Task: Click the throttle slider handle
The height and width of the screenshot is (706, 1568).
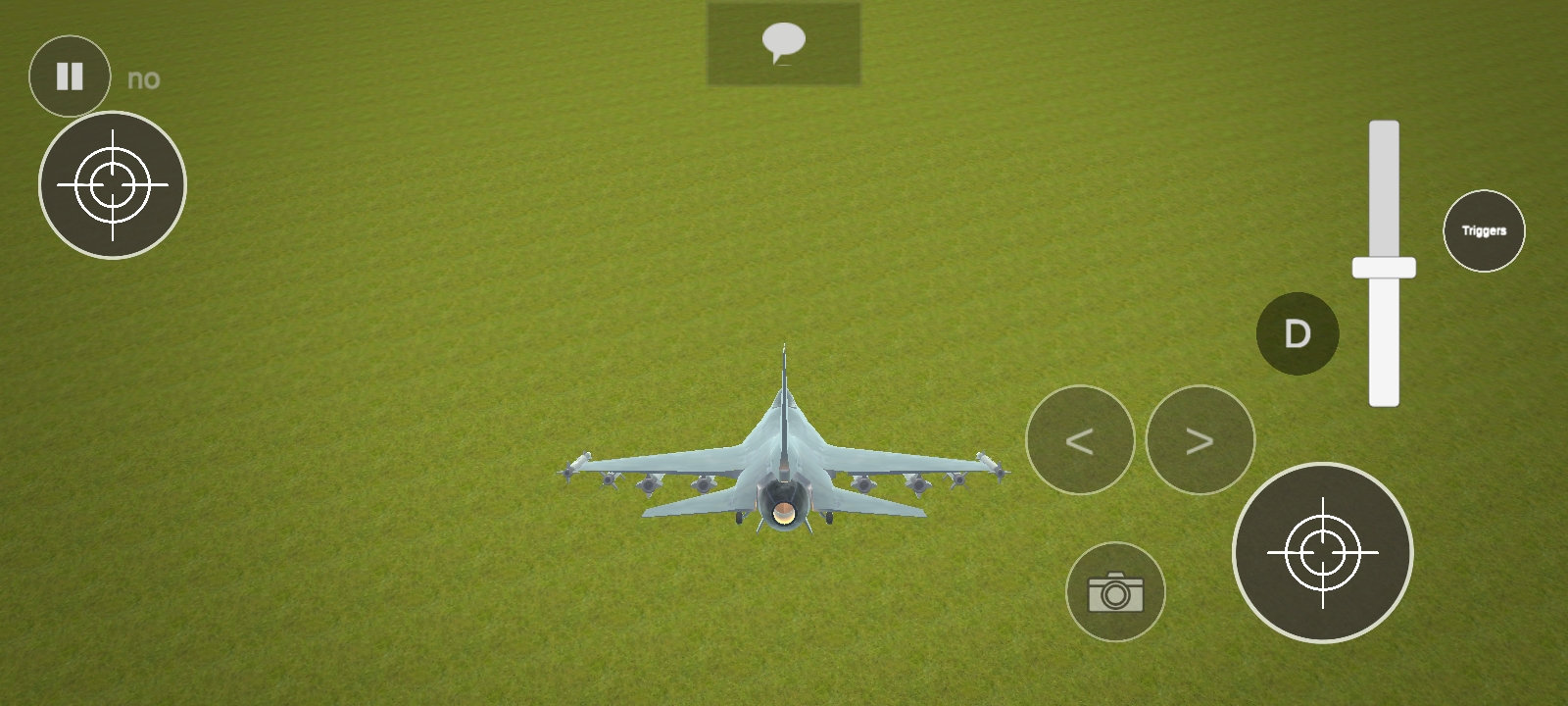Action: (x=1384, y=268)
